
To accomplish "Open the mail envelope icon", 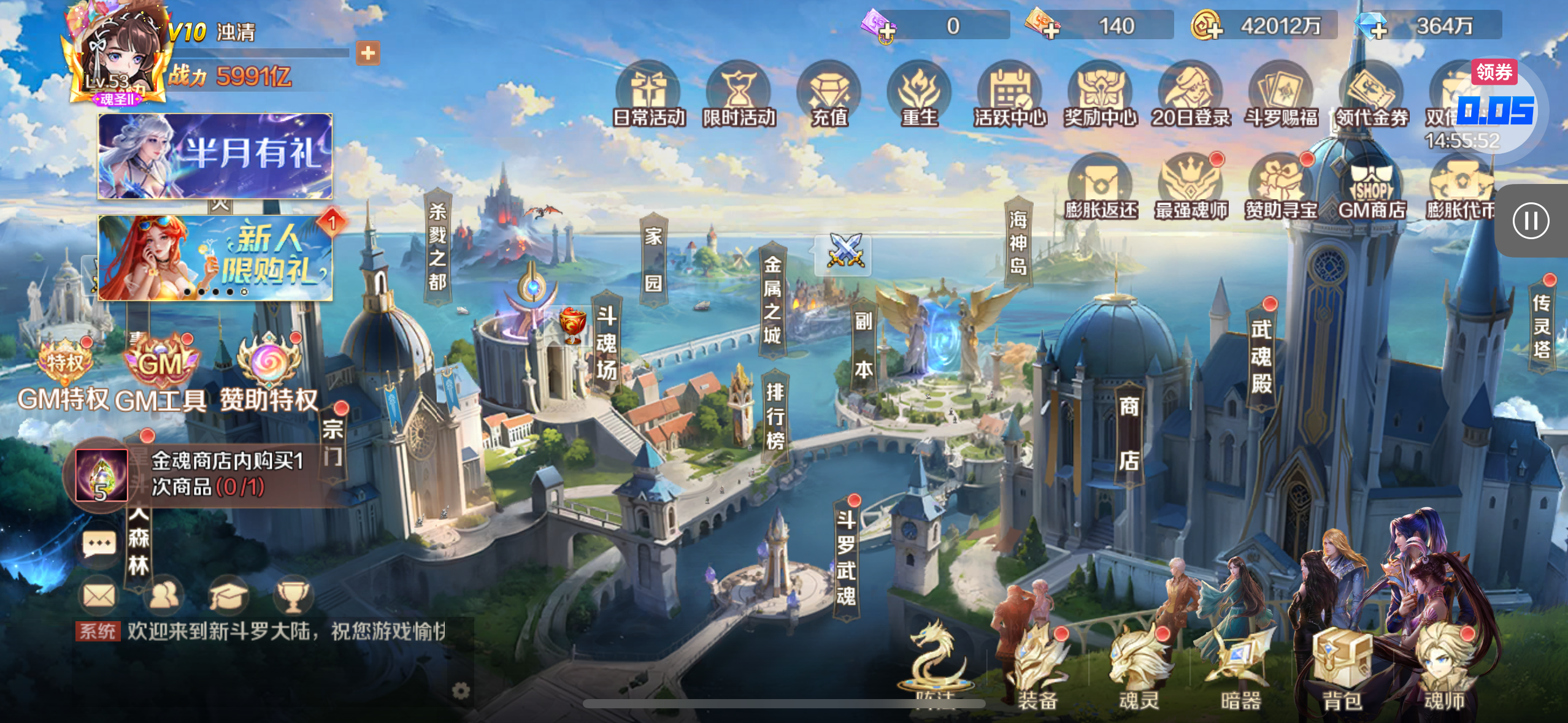I will (x=99, y=594).
